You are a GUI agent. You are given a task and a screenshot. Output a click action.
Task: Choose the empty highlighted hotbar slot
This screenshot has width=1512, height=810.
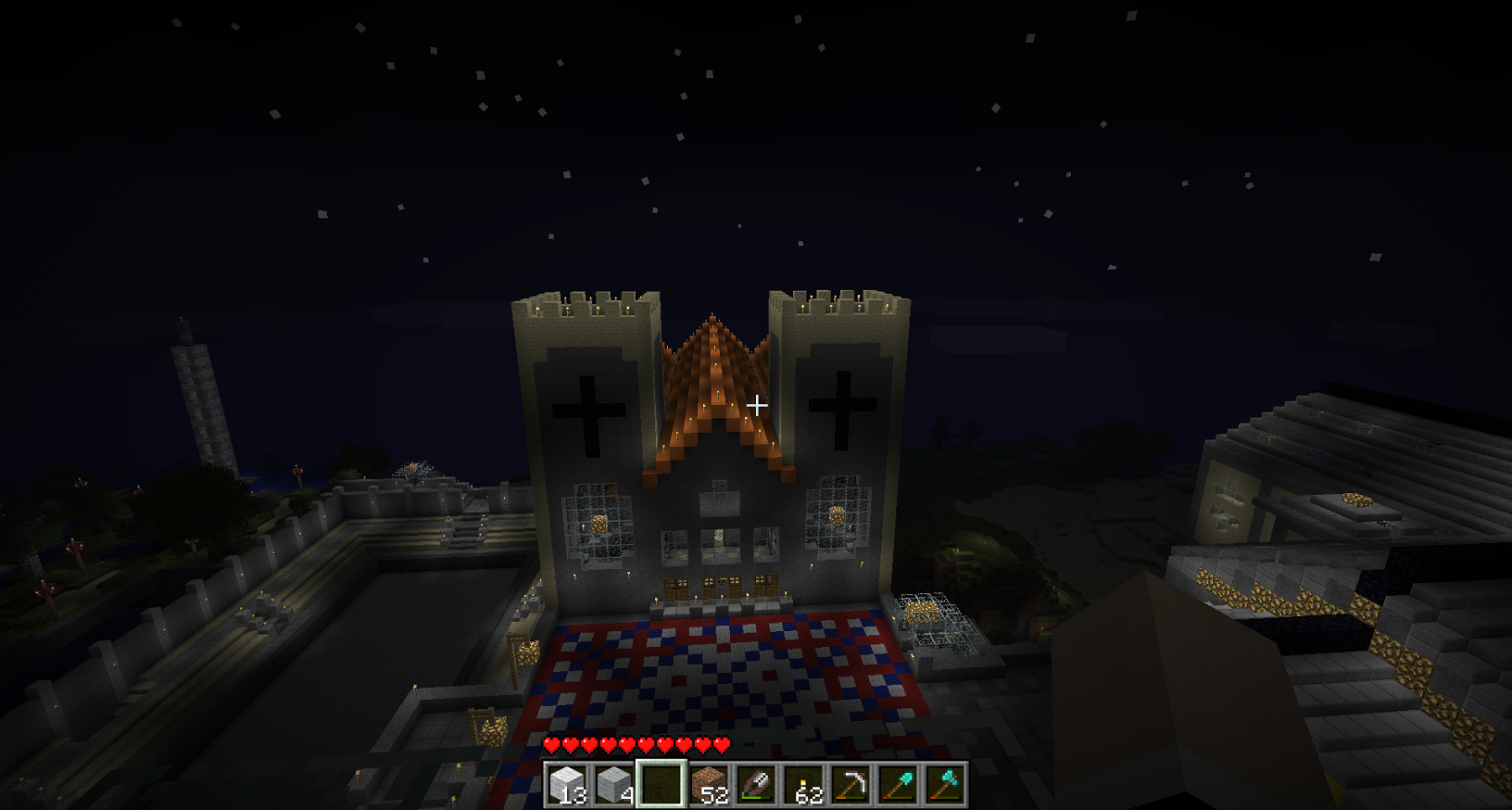(661, 785)
